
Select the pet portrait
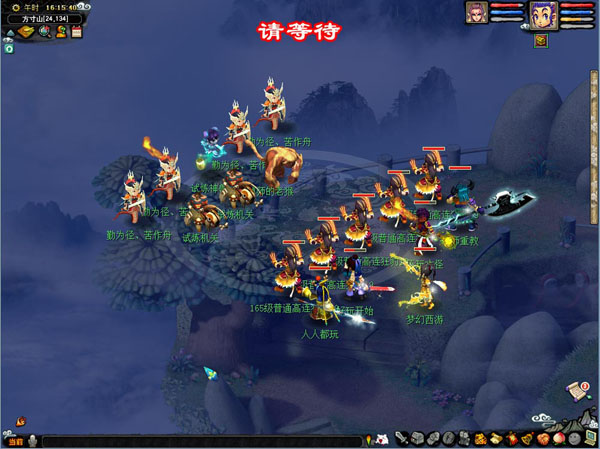click(477, 13)
